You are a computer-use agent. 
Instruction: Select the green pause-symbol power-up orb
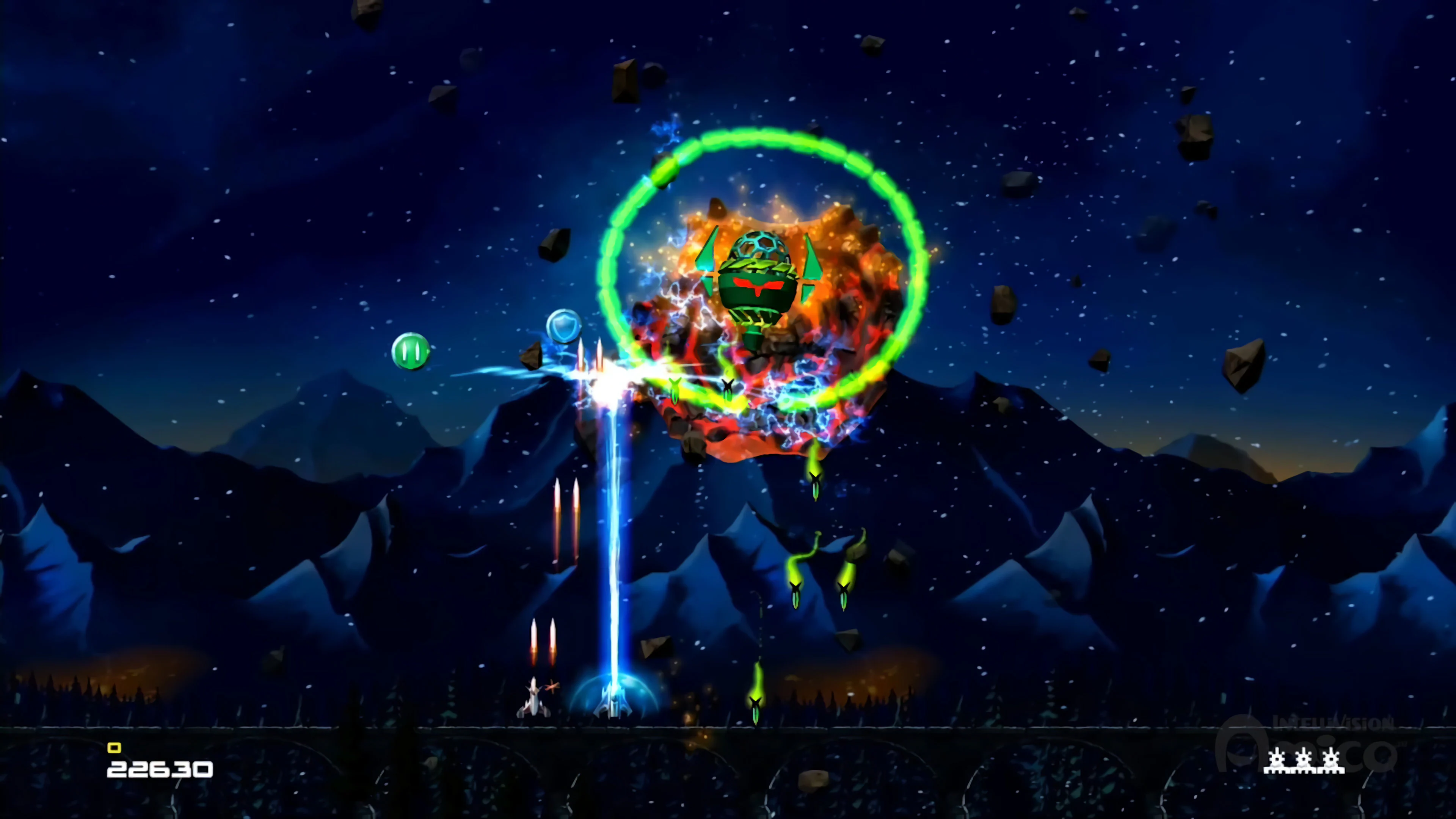pos(410,352)
